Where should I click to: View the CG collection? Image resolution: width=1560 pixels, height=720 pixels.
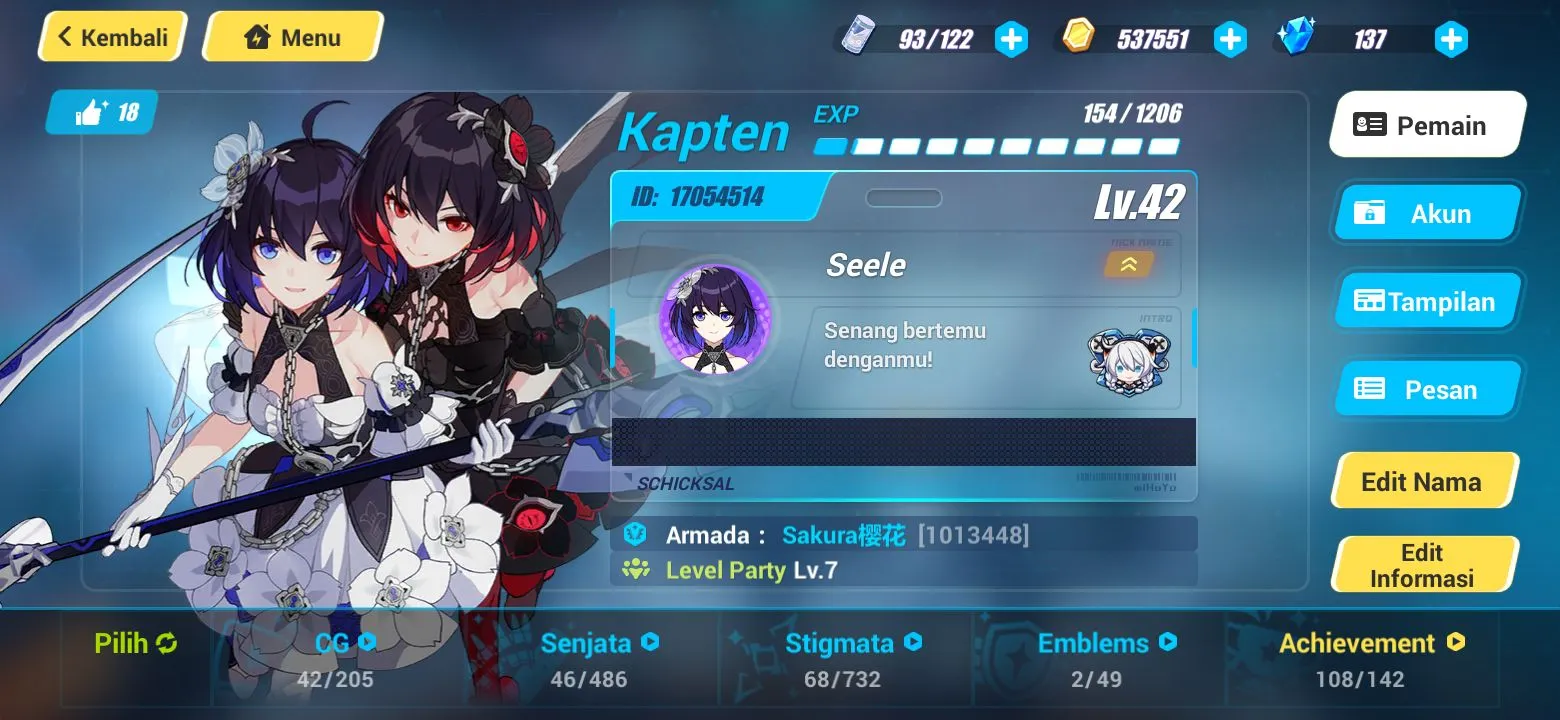tap(338, 643)
